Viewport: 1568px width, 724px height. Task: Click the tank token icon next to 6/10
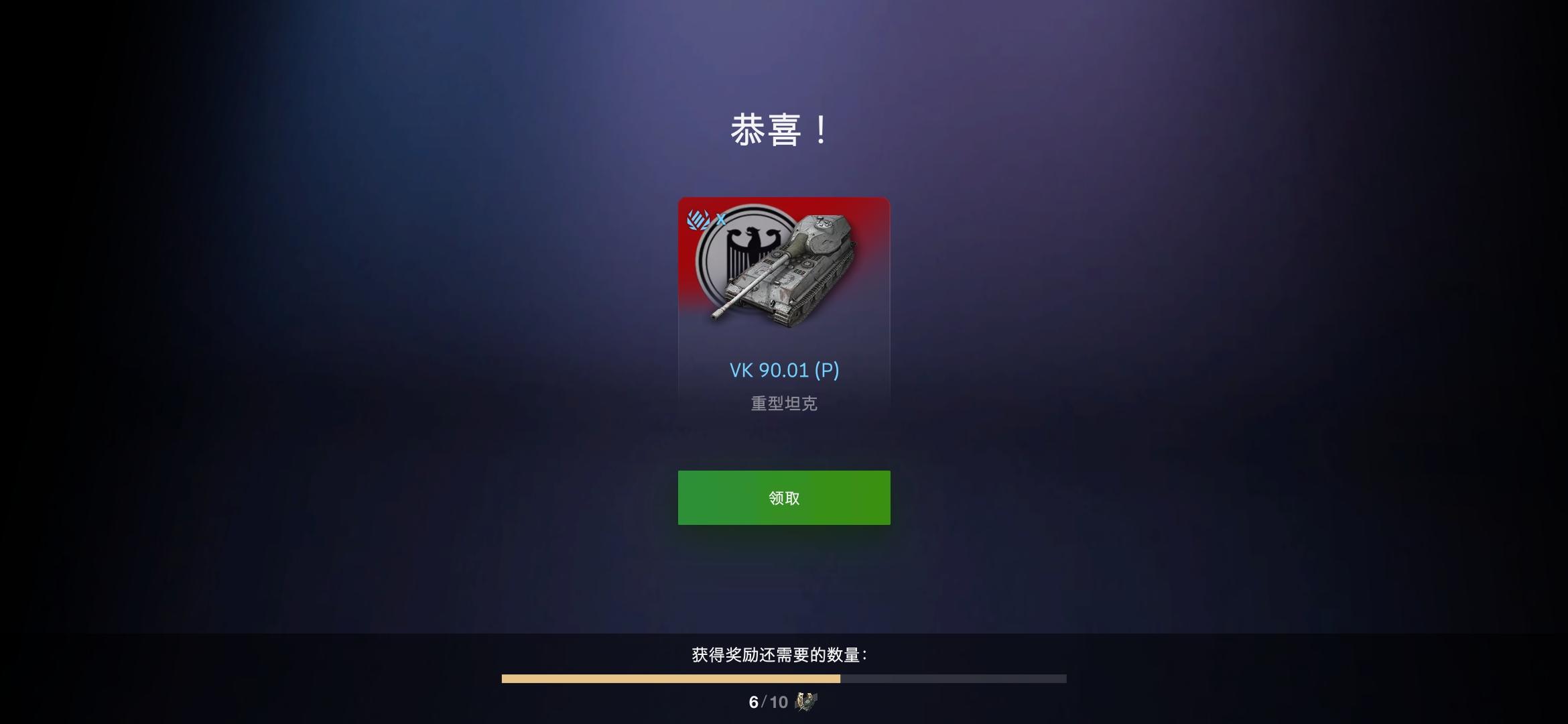(x=807, y=703)
